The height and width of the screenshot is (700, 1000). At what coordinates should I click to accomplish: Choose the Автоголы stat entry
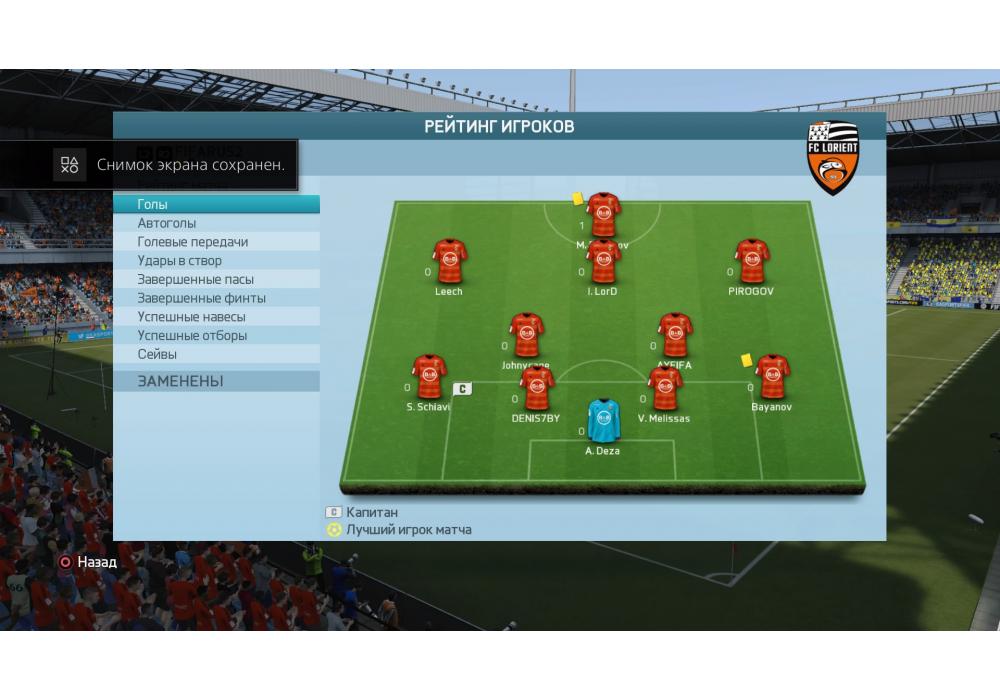click(x=216, y=223)
